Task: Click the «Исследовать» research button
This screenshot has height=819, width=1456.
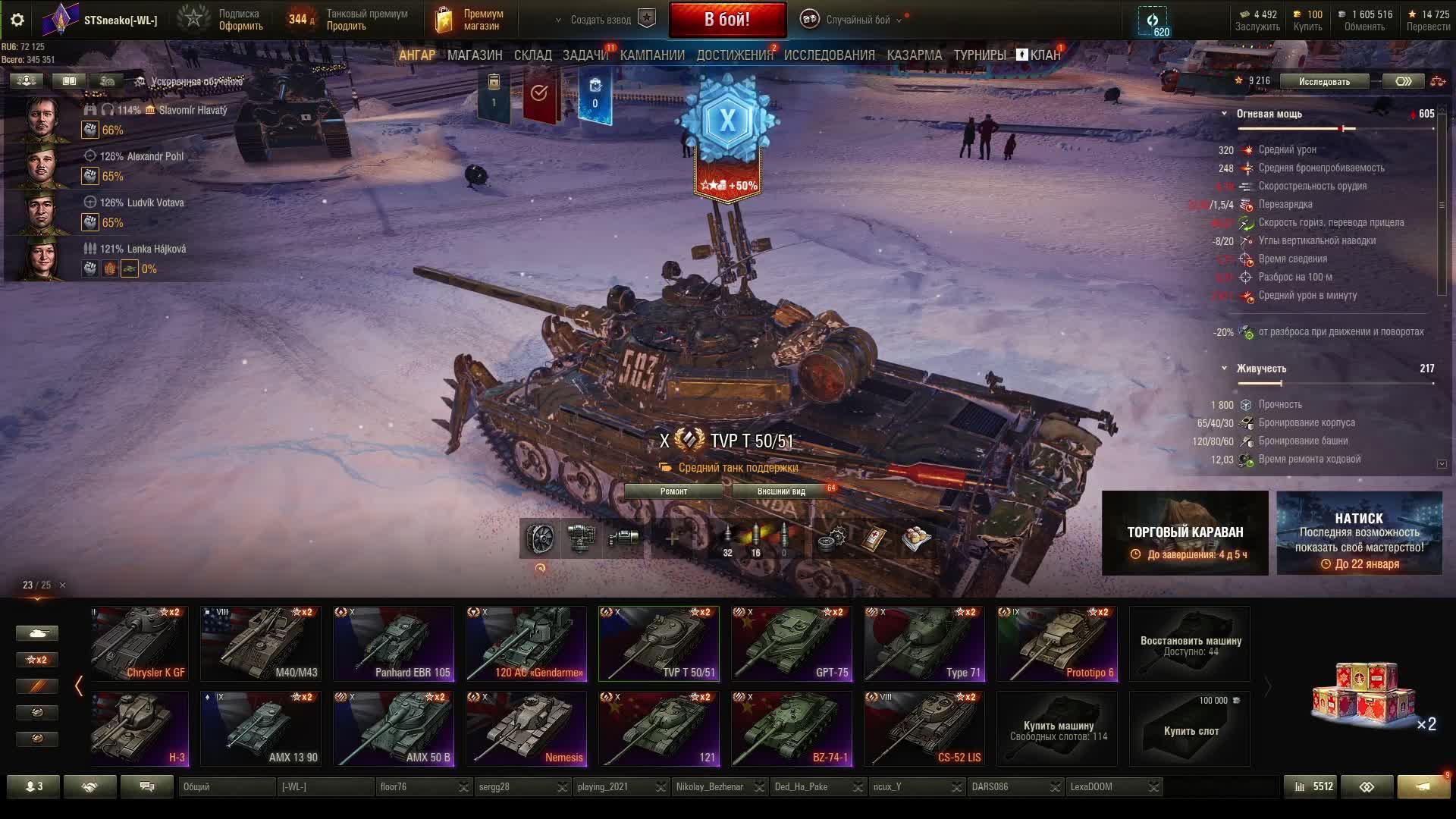Action: [x=1324, y=81]
